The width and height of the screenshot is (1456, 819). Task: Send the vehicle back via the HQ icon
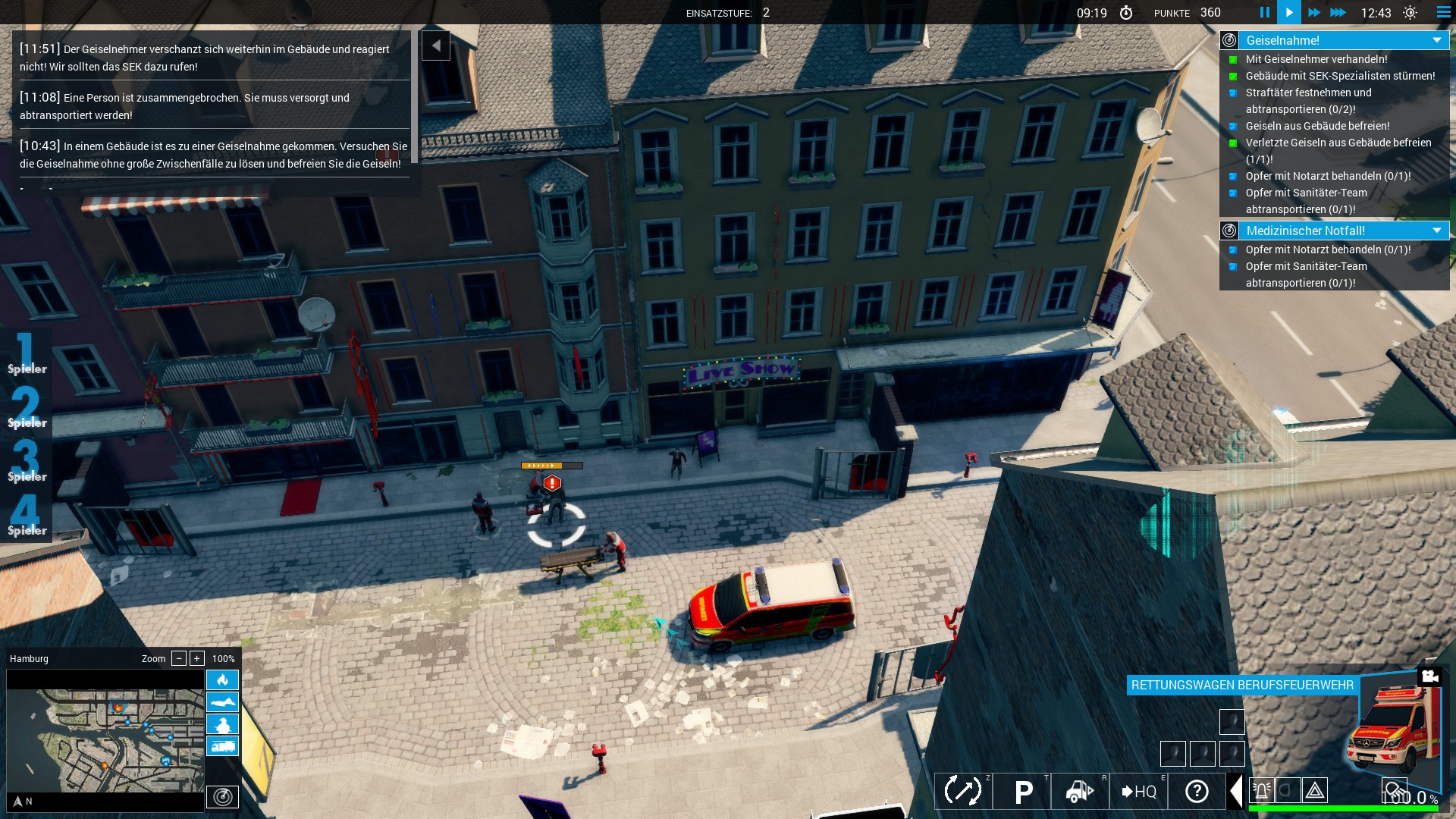1139,791
